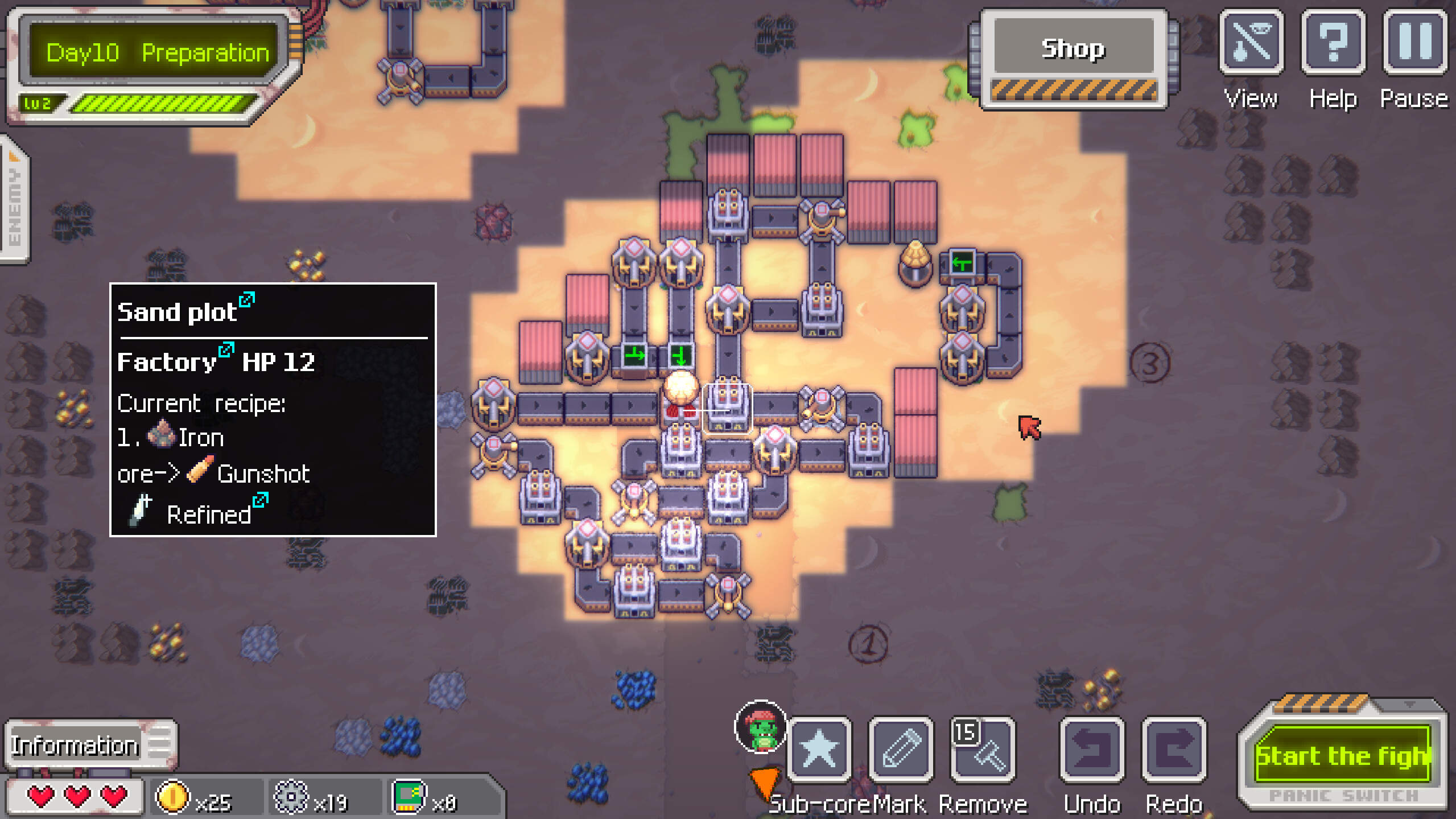Select the Sub-core star tool
The height and width of the screenshot is (819, 1456).
818,750
